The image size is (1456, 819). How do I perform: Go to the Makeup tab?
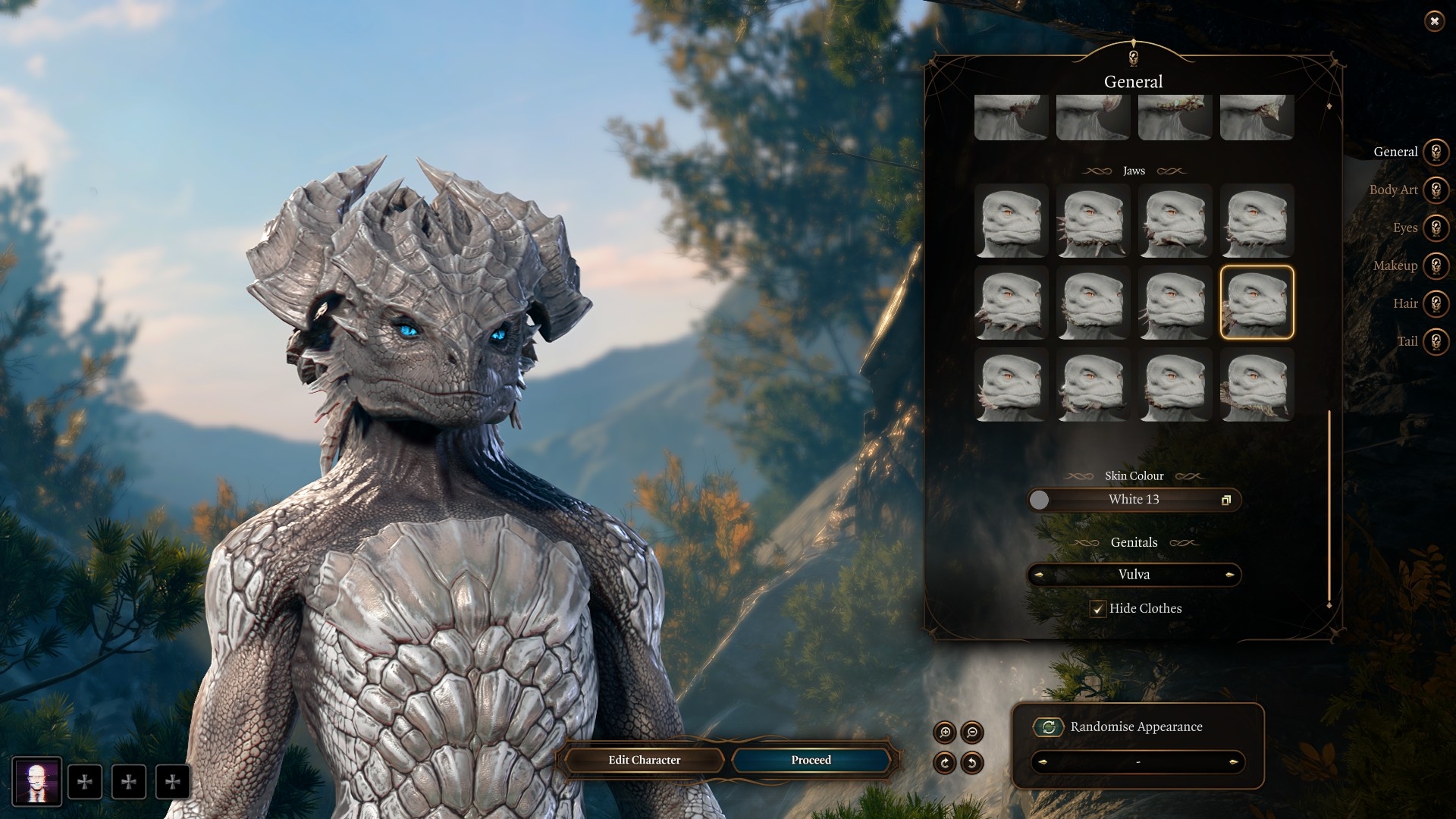pos(1435,265)
